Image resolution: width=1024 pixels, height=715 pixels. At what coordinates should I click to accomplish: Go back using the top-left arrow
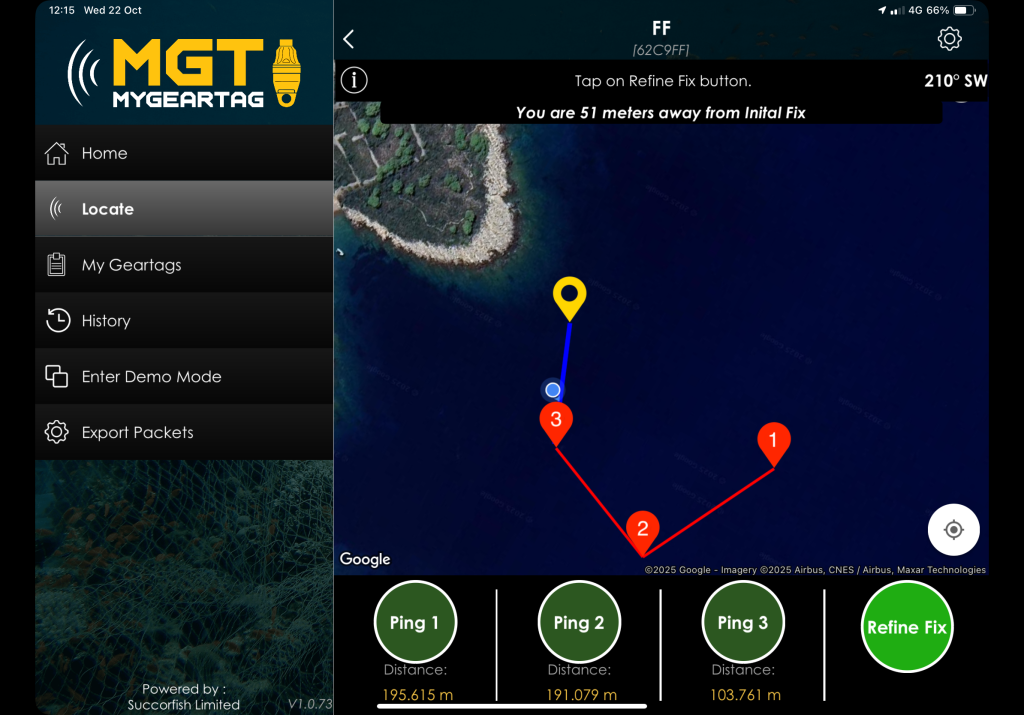349,39
